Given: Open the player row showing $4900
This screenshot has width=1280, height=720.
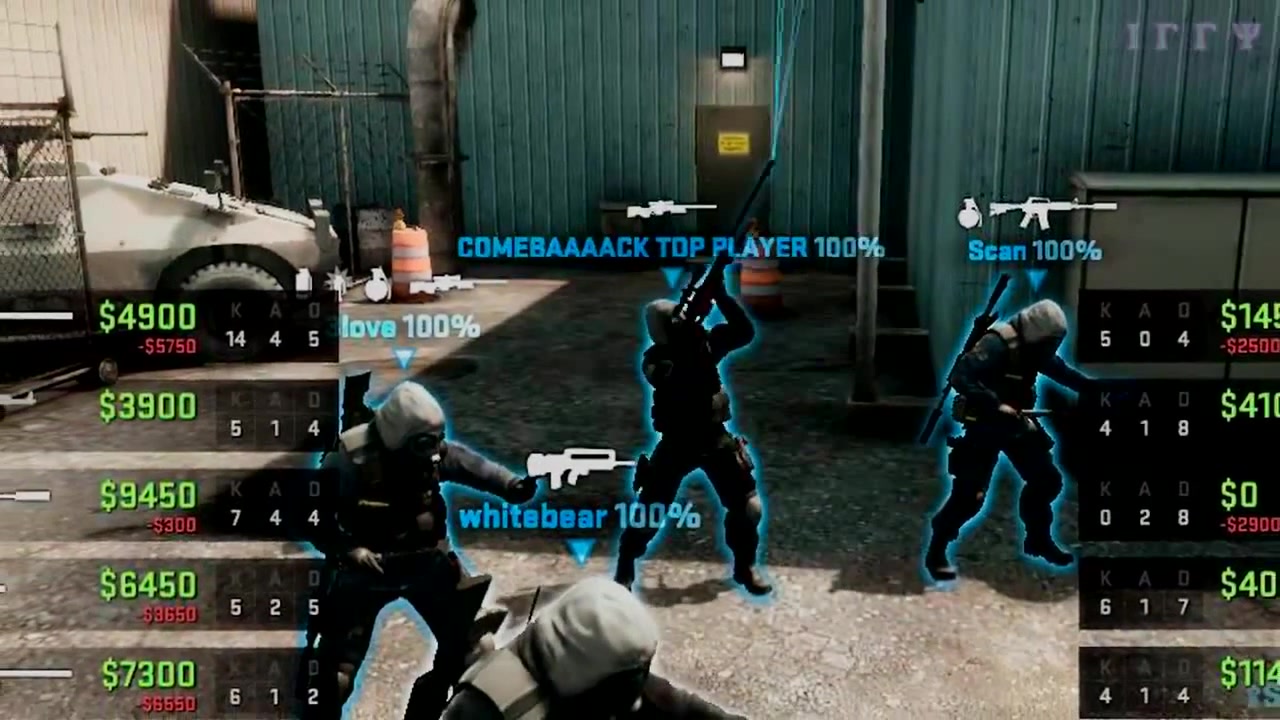Looking at the screenshot, I should [168, 328].
